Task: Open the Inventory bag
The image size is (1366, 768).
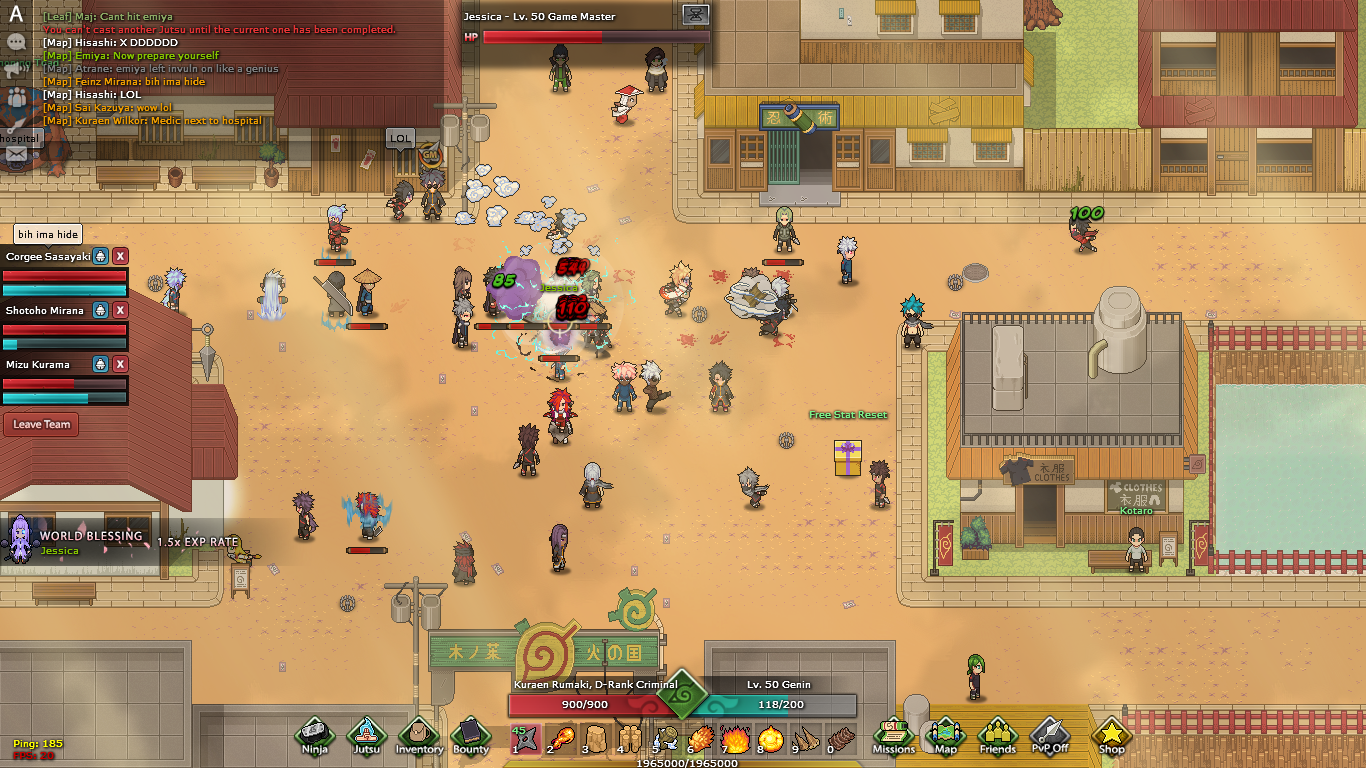Action: [x=419, y=734]
